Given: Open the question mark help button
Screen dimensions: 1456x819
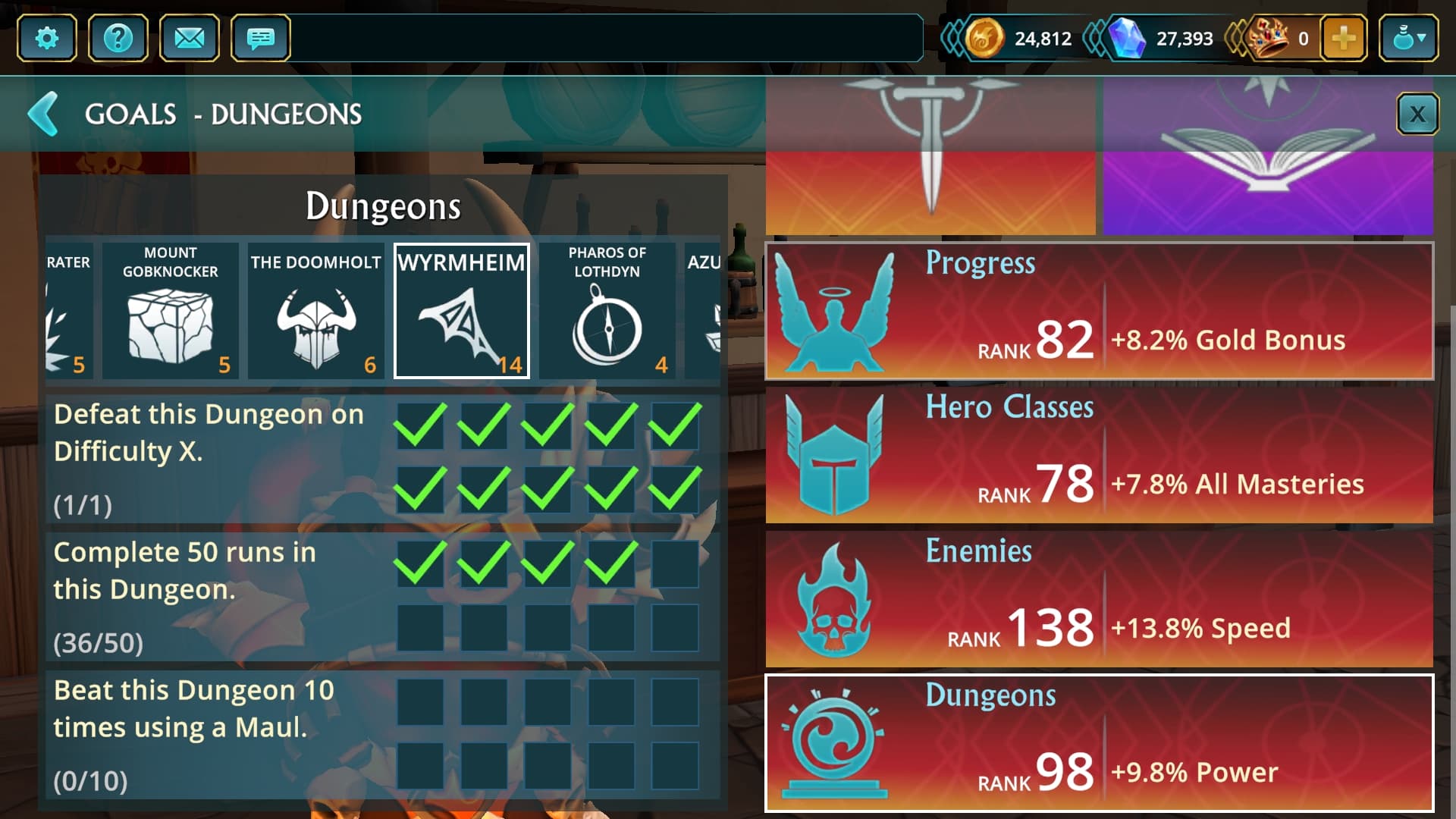Looking at the screenshot, I should click(x=118, y=38).
